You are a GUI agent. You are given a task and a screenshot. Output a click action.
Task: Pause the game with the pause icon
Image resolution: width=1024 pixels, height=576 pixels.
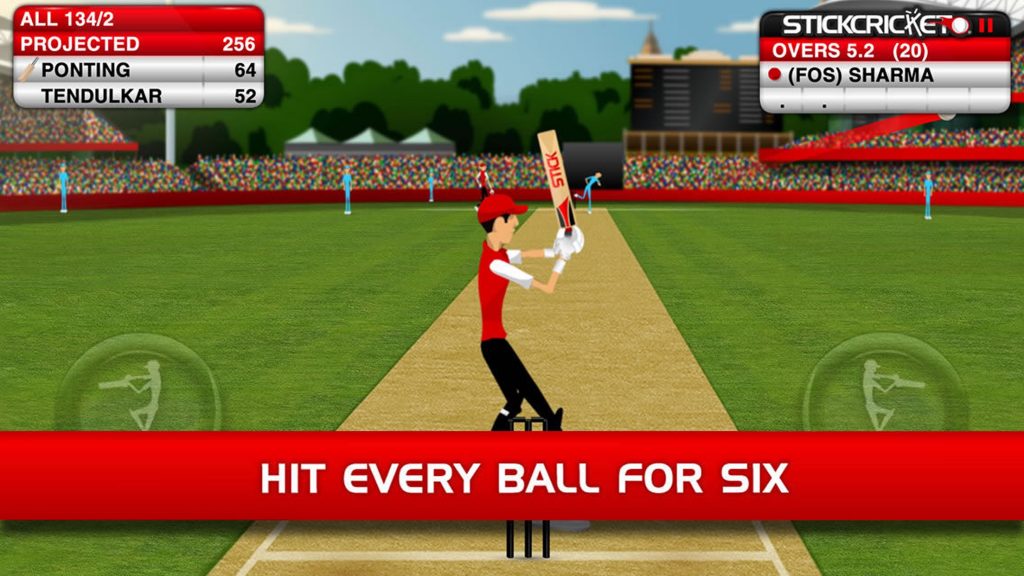988,25
